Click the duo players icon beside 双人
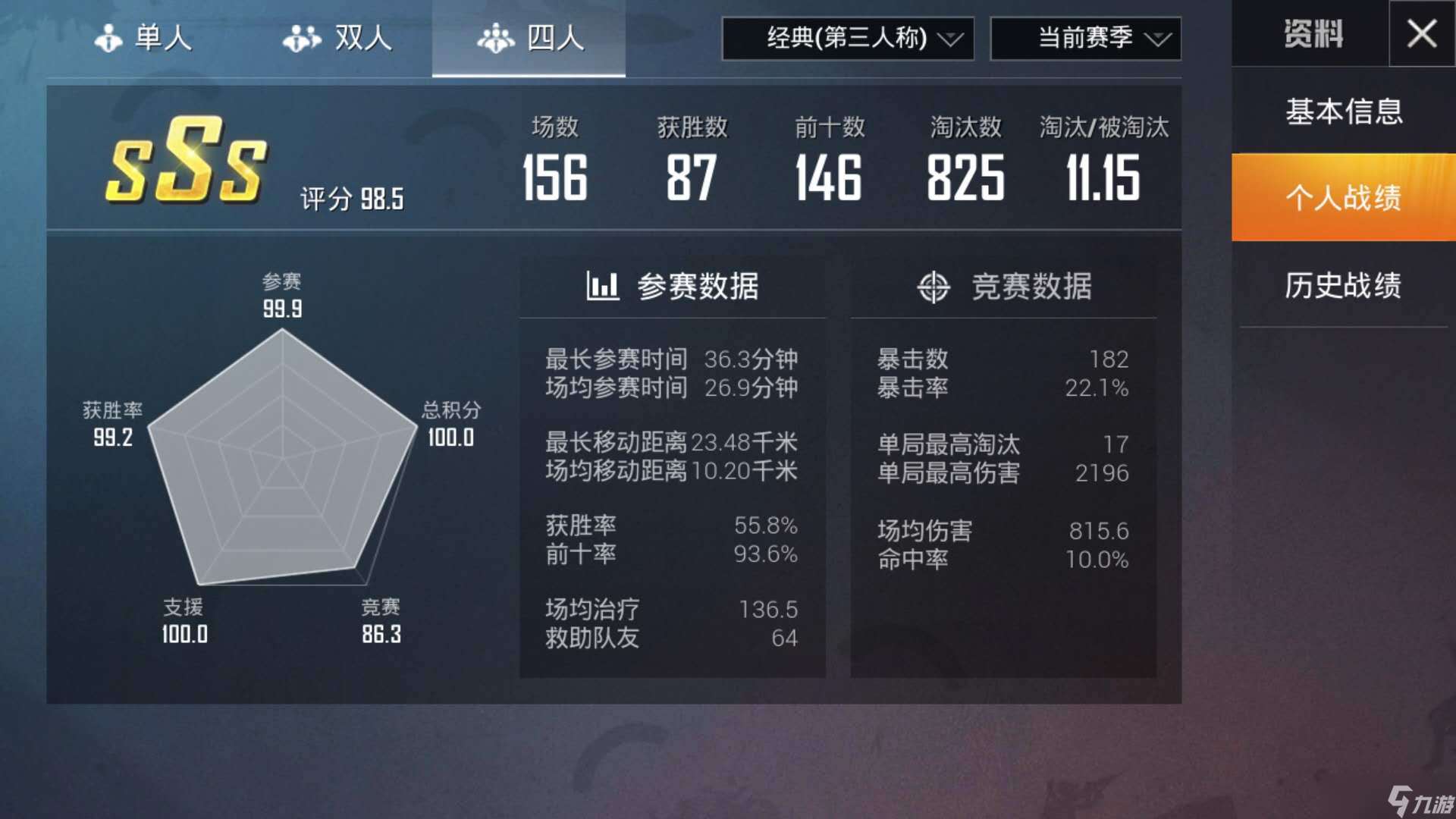 [300, 38]
